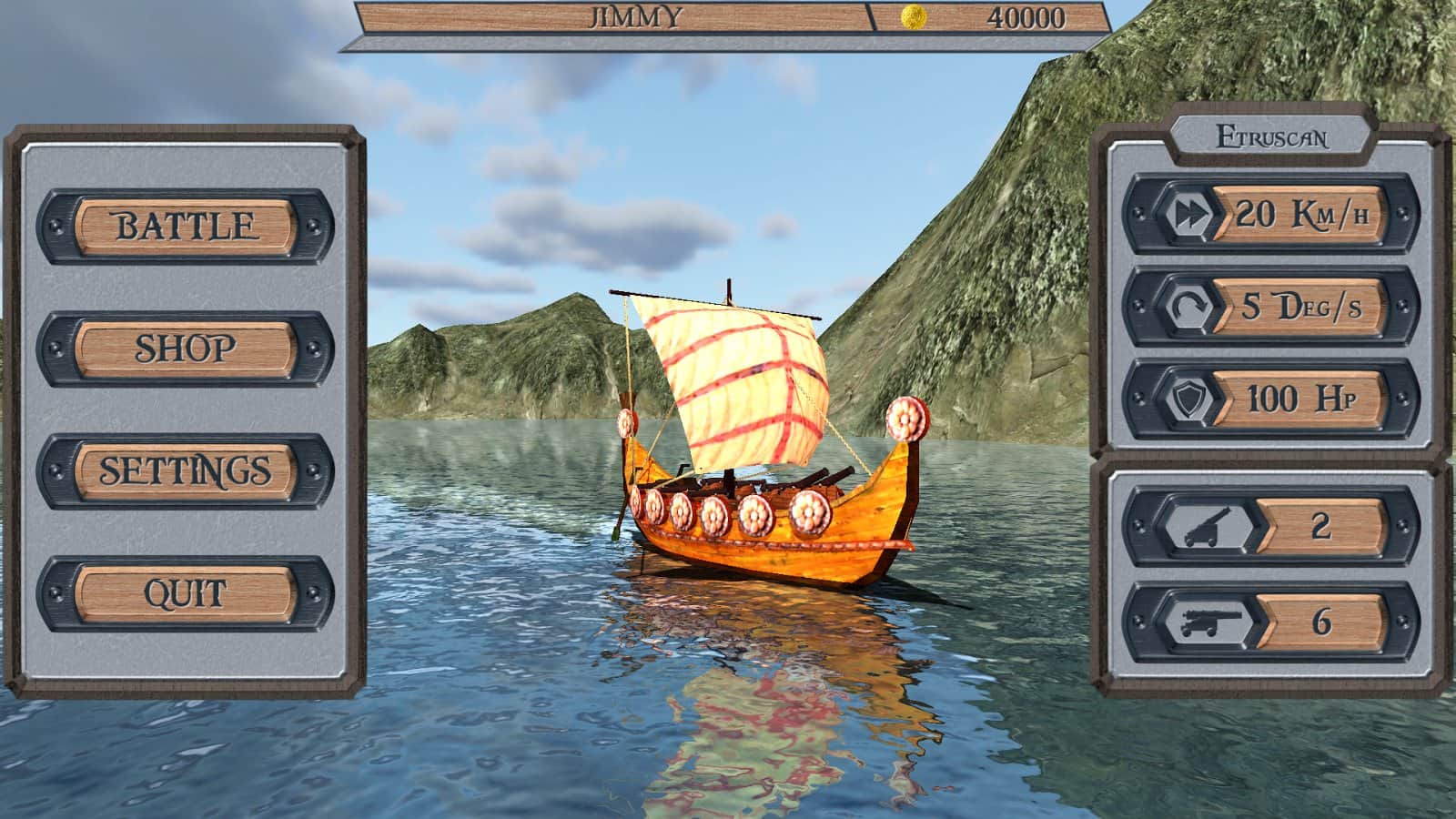Open the SETTINGS menu
Screen dimensions: 1456x819
point(186,470)
